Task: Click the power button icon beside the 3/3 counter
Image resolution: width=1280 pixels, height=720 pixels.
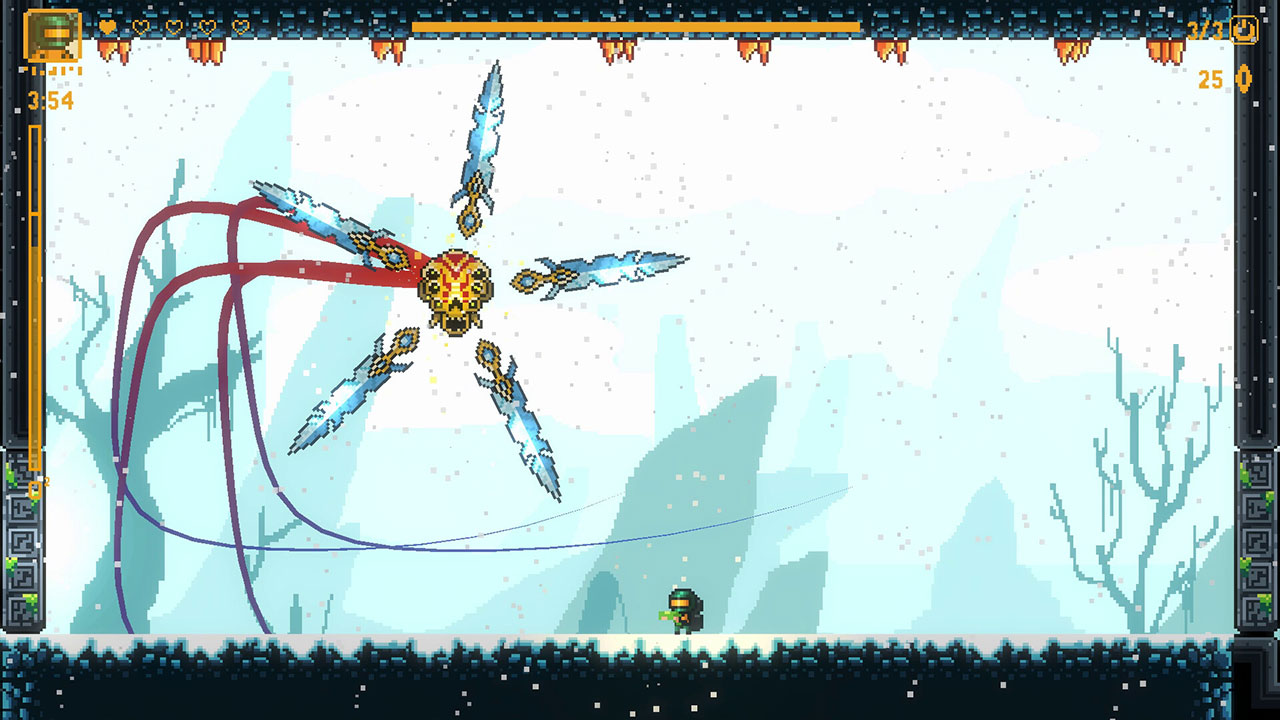Action: pyautogui.click(x=1244, y=29)
